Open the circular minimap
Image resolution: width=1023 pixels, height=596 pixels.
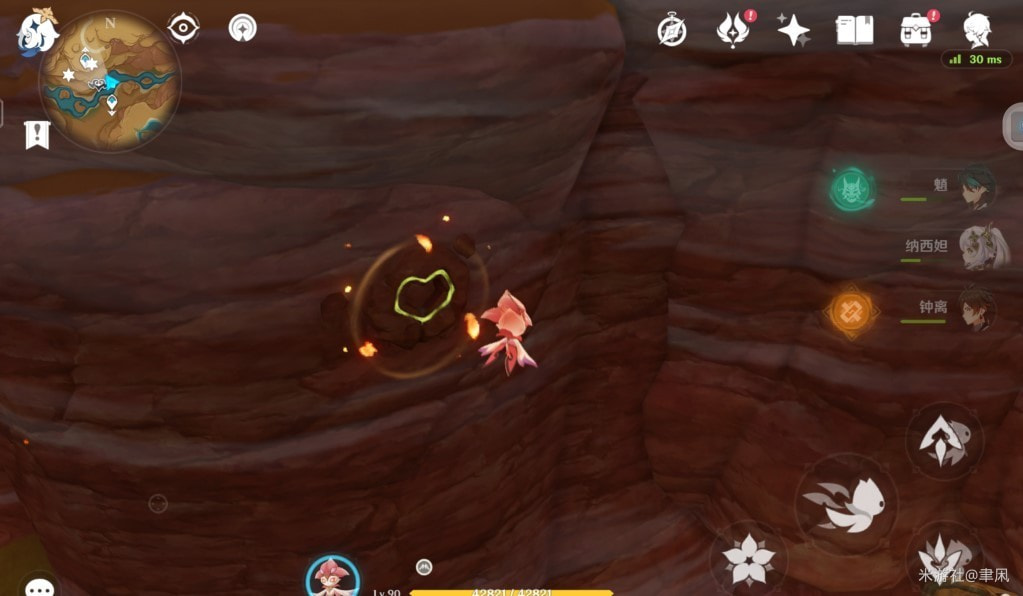(x=110, y=81)
